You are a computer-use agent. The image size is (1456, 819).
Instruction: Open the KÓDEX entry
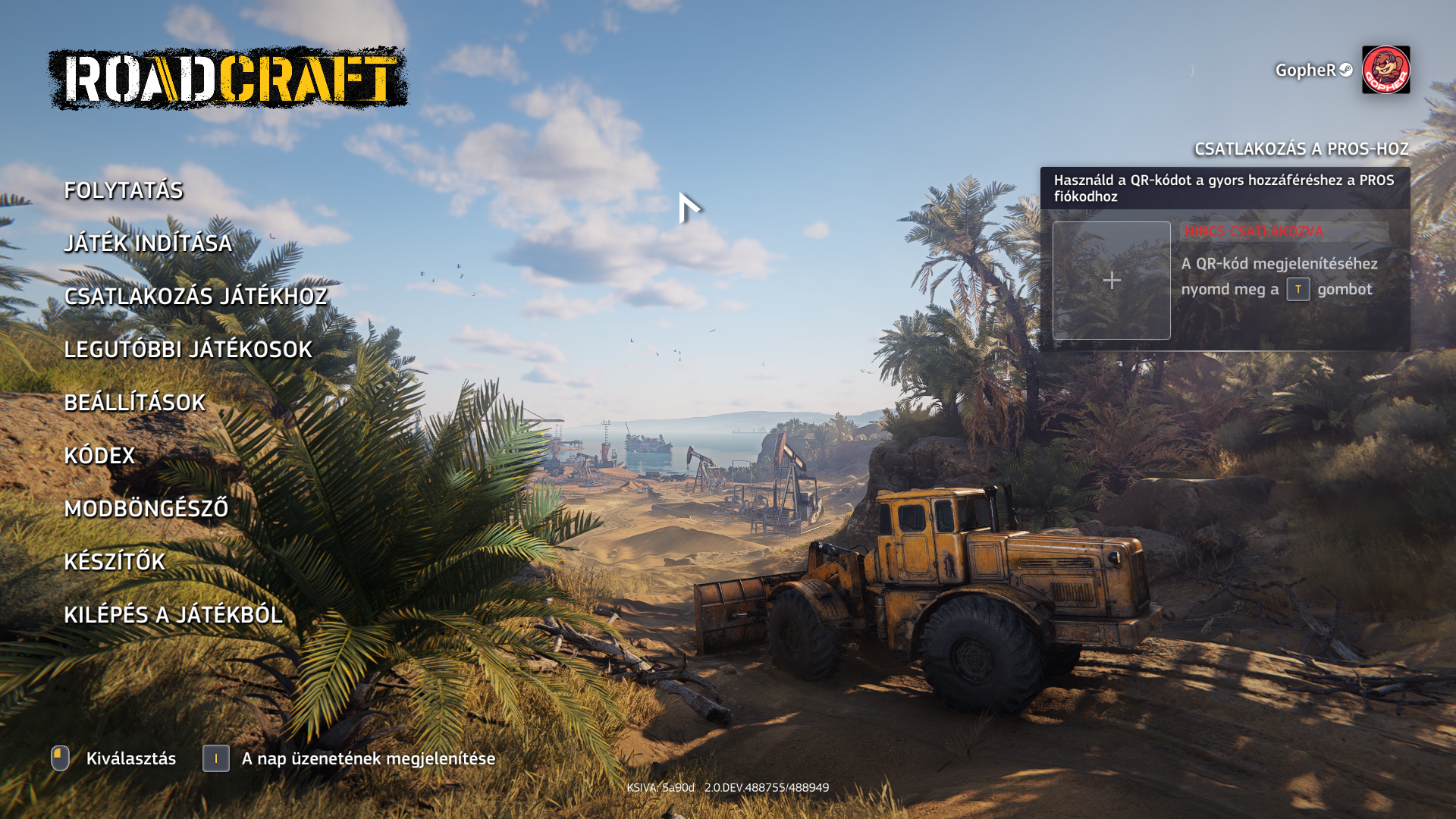[x=99, y=456]
